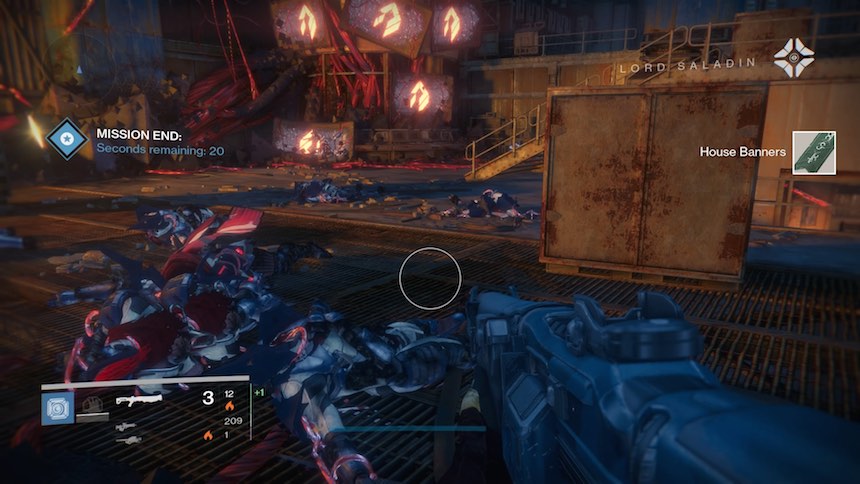Click the Lord Saladin waypoint marker
This screenshot has height=484, width=860.
[793, 57]
